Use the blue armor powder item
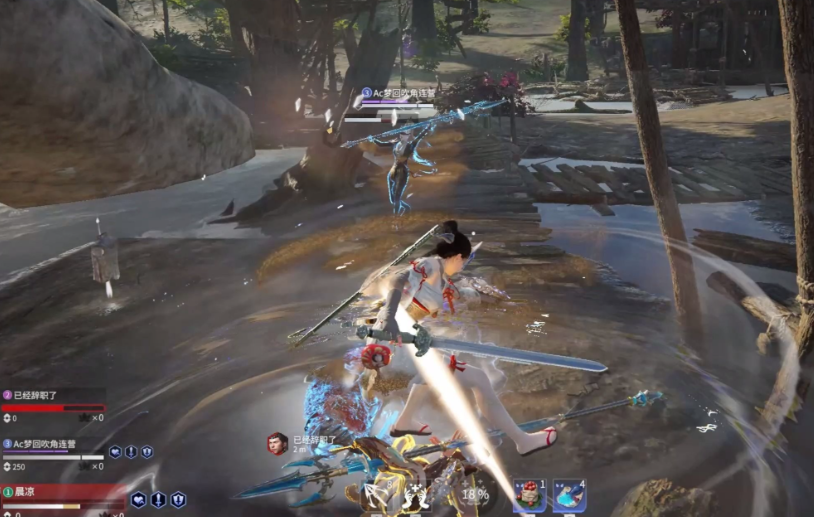Viewport: 814px width, 517px height. pyautogui.click(x=569, y=495)
